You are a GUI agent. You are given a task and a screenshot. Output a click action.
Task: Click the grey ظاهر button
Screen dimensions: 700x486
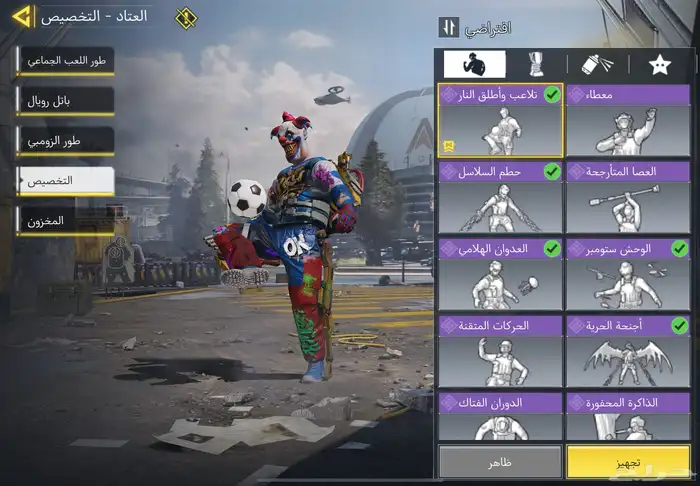500,462
